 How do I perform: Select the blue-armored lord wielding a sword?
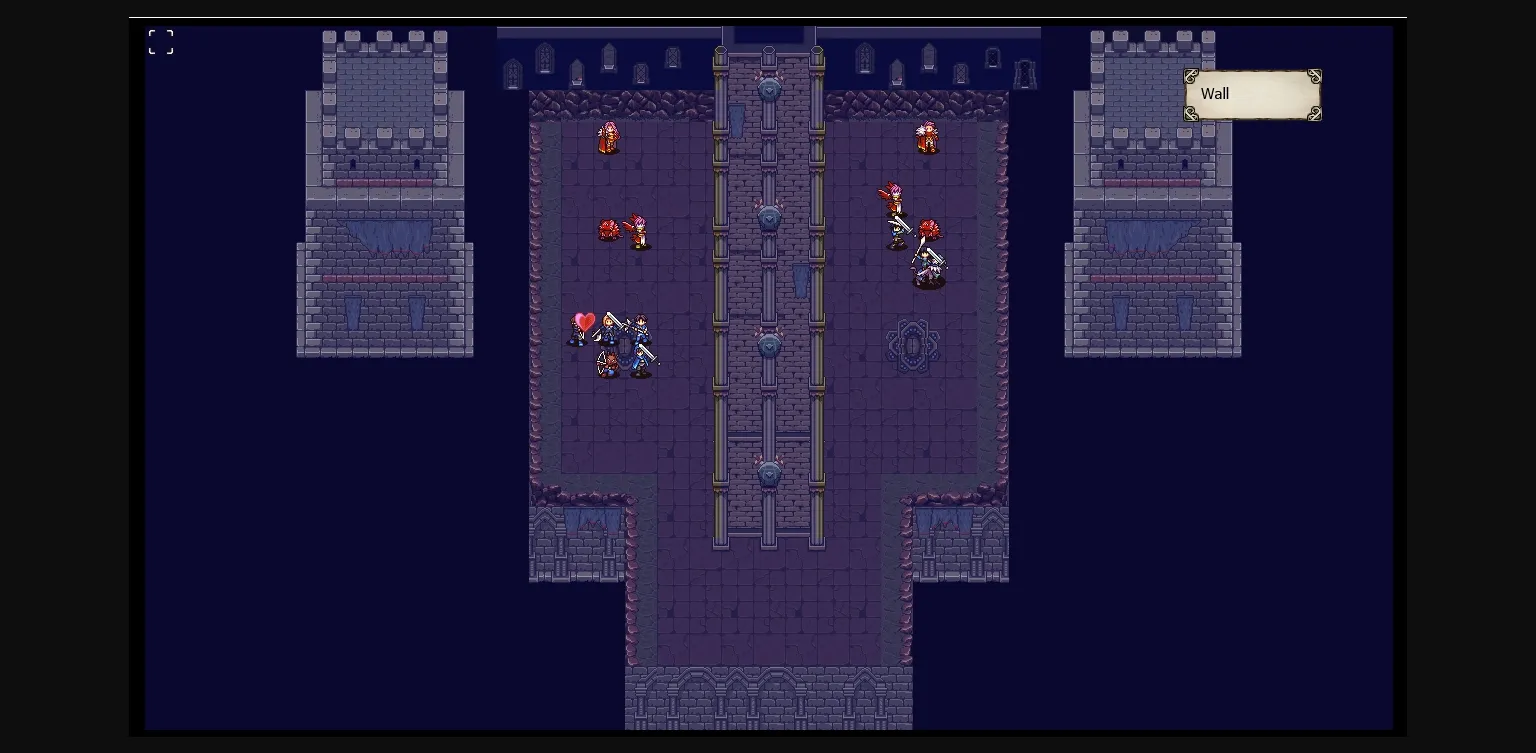coord(641,327)
